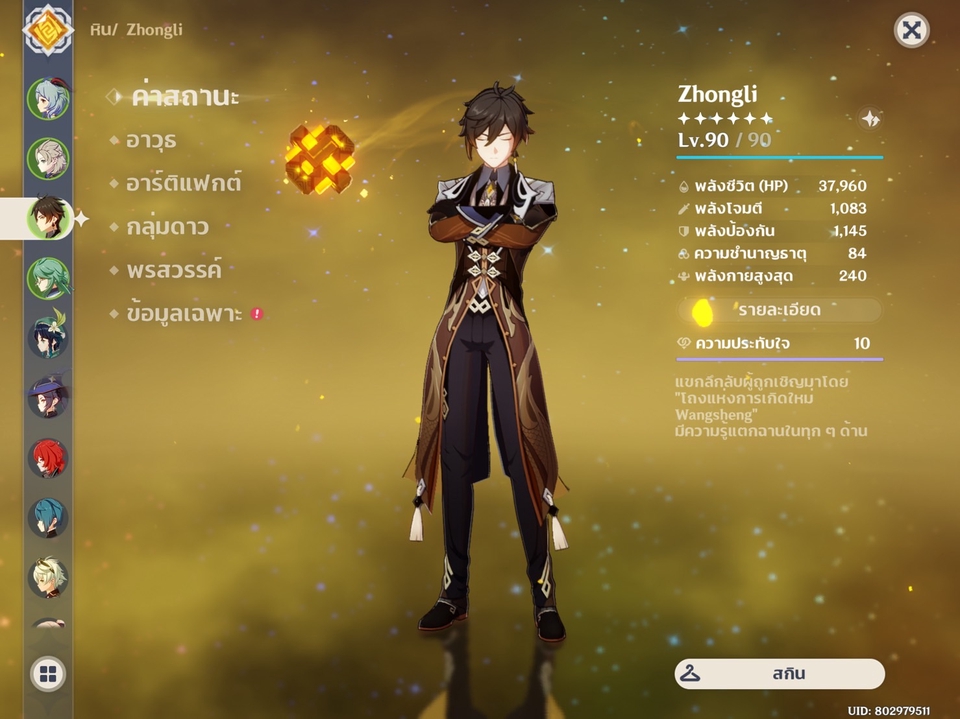Choose the pale-blond character portrait below Ganyu
960x719 pixels.
pos(48,158)
